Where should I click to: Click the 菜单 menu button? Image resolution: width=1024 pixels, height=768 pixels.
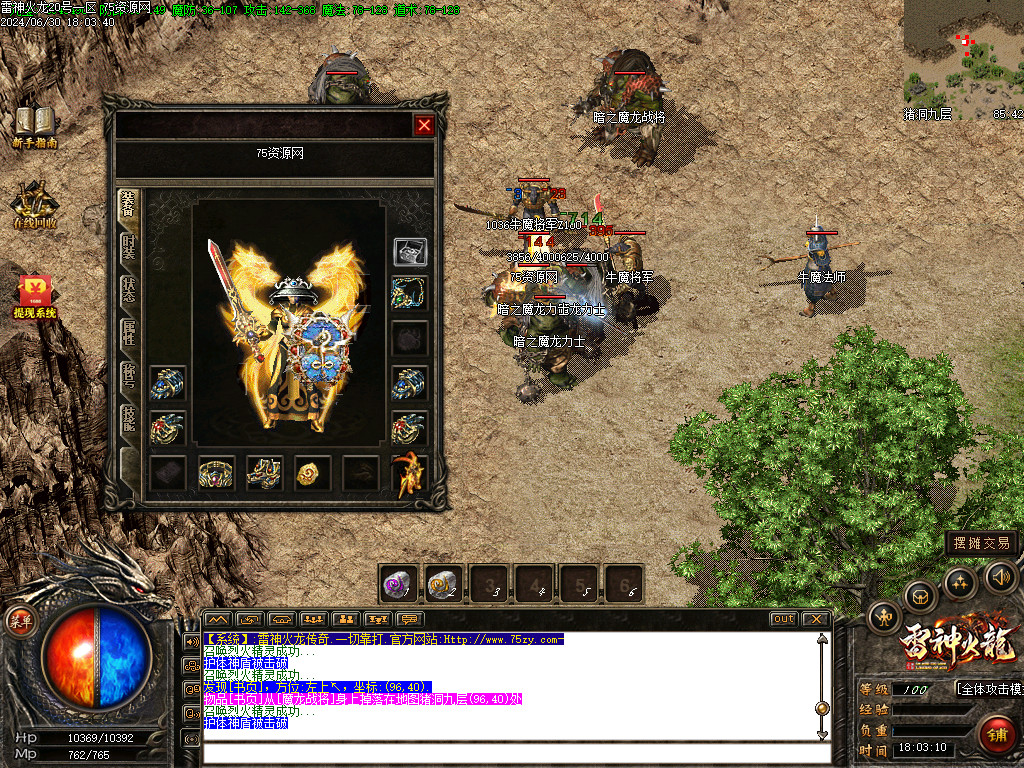point(21,621)
